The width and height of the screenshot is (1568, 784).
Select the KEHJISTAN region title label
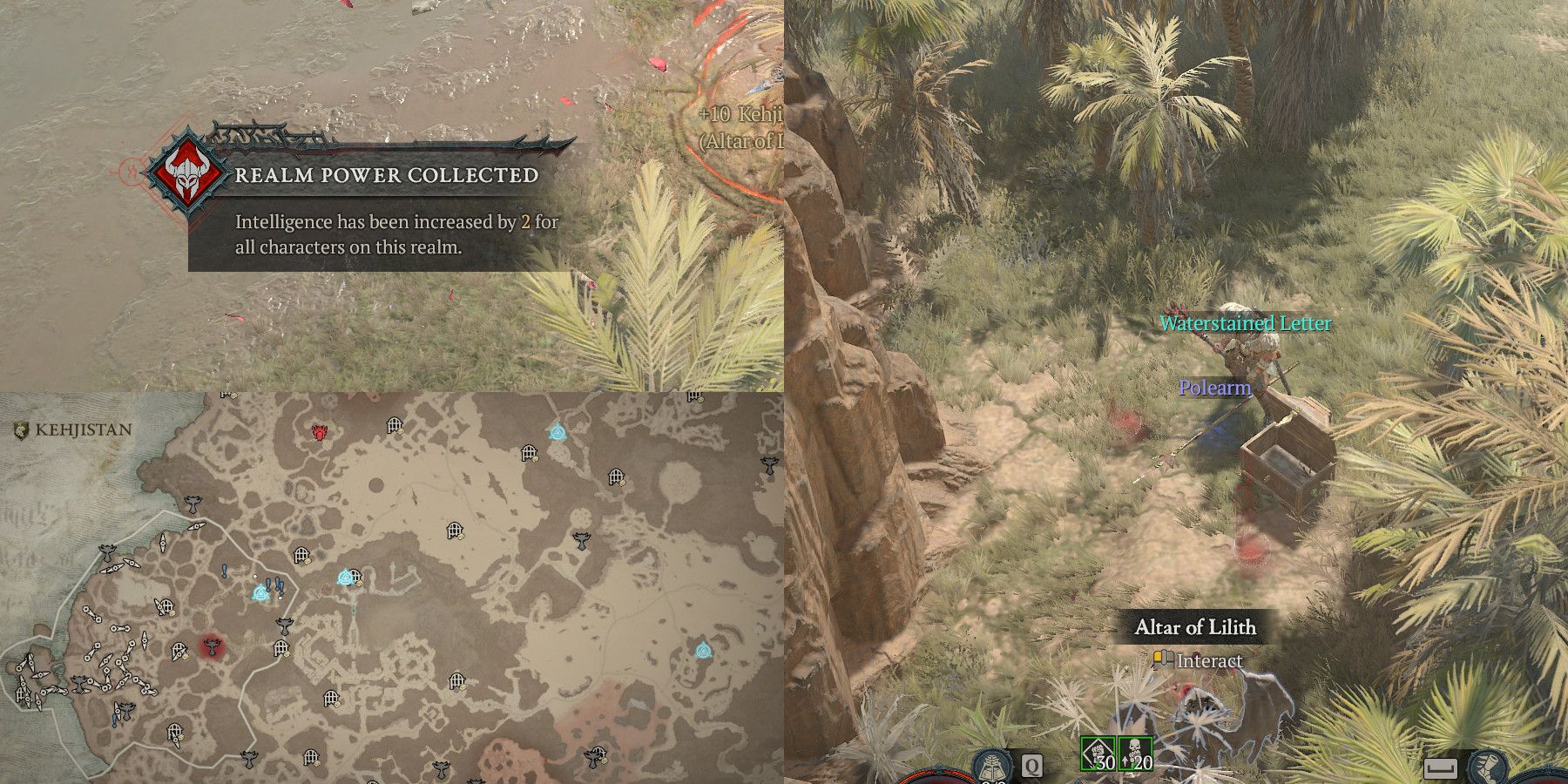(83, 429)
